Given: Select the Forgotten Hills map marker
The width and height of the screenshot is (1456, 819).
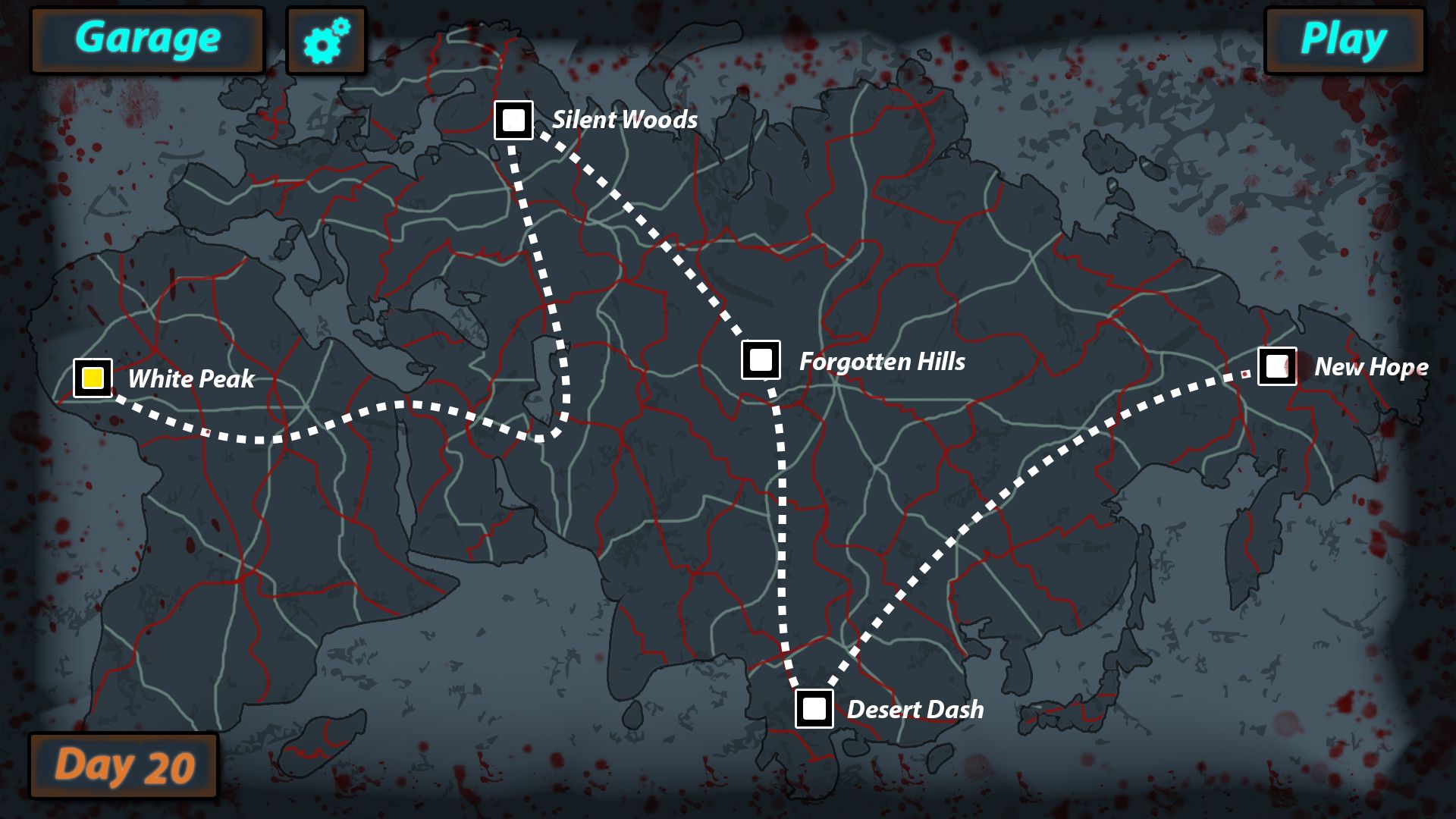Looking at the screenshot, I should point(761,359).
